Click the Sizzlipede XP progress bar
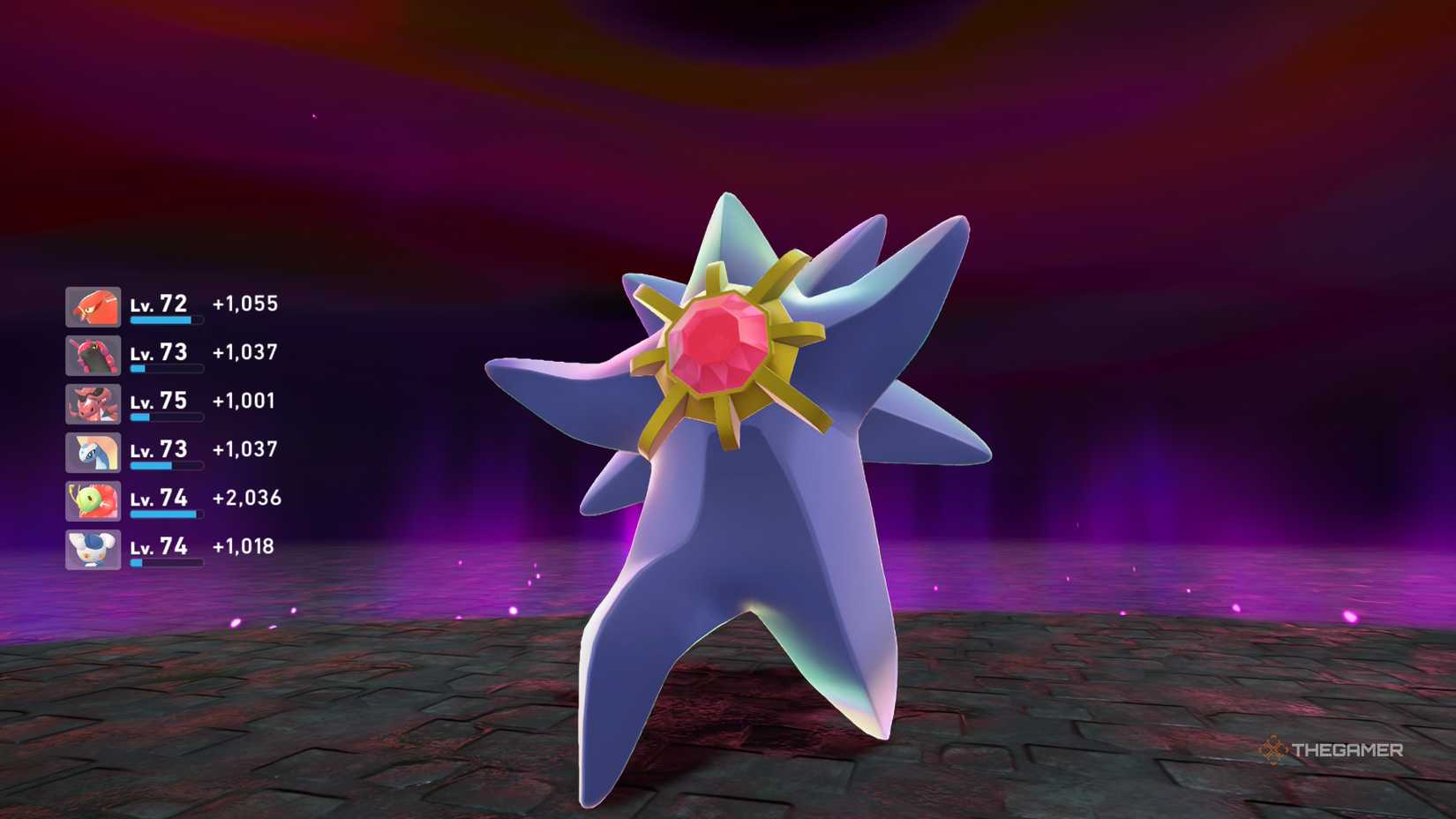1456x819 pixels. point(166,370)
